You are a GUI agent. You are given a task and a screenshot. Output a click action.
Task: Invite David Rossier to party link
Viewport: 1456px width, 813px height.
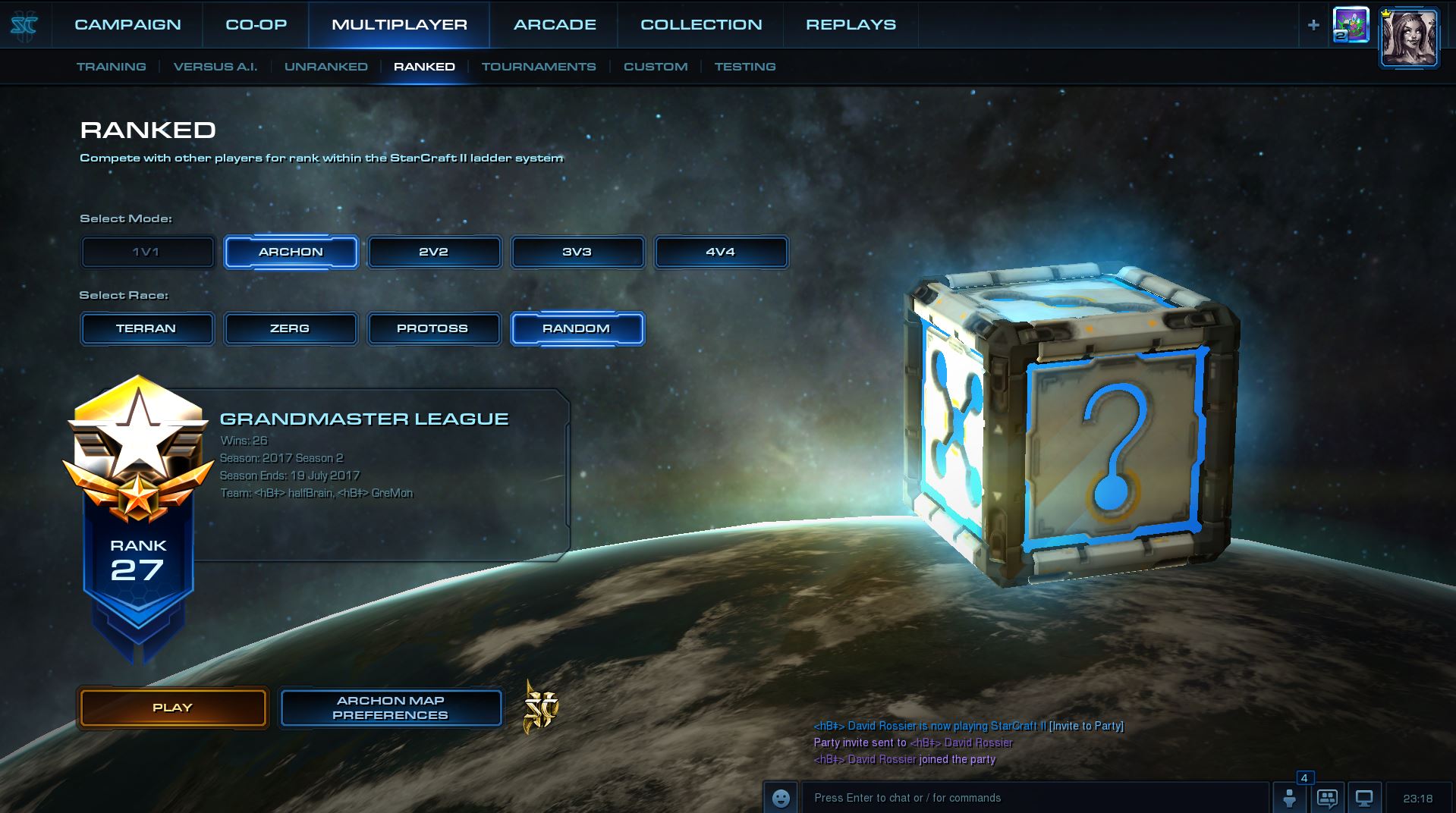(x=1086, y=727)
